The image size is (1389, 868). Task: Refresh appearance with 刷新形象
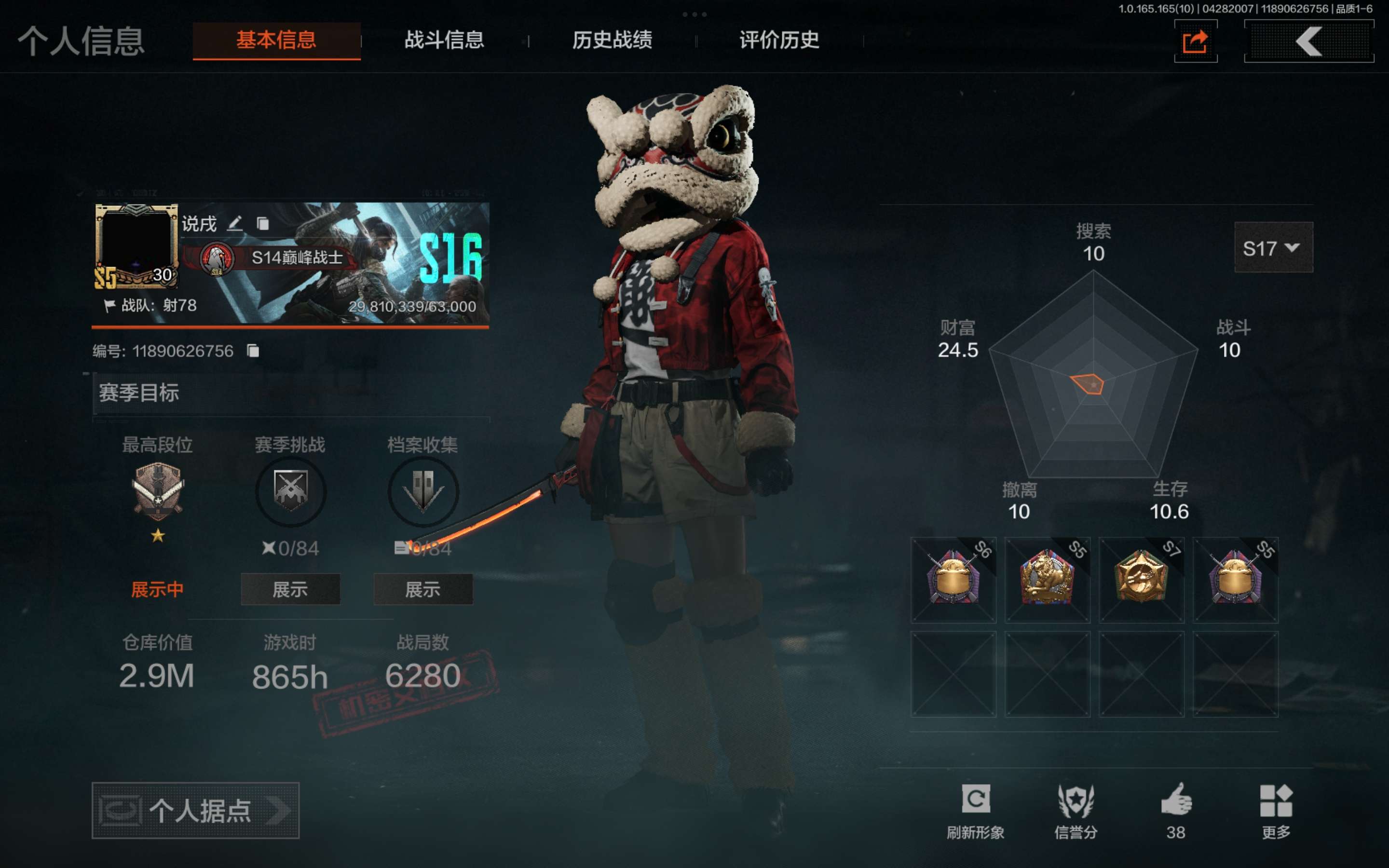[x=975, y=810]
